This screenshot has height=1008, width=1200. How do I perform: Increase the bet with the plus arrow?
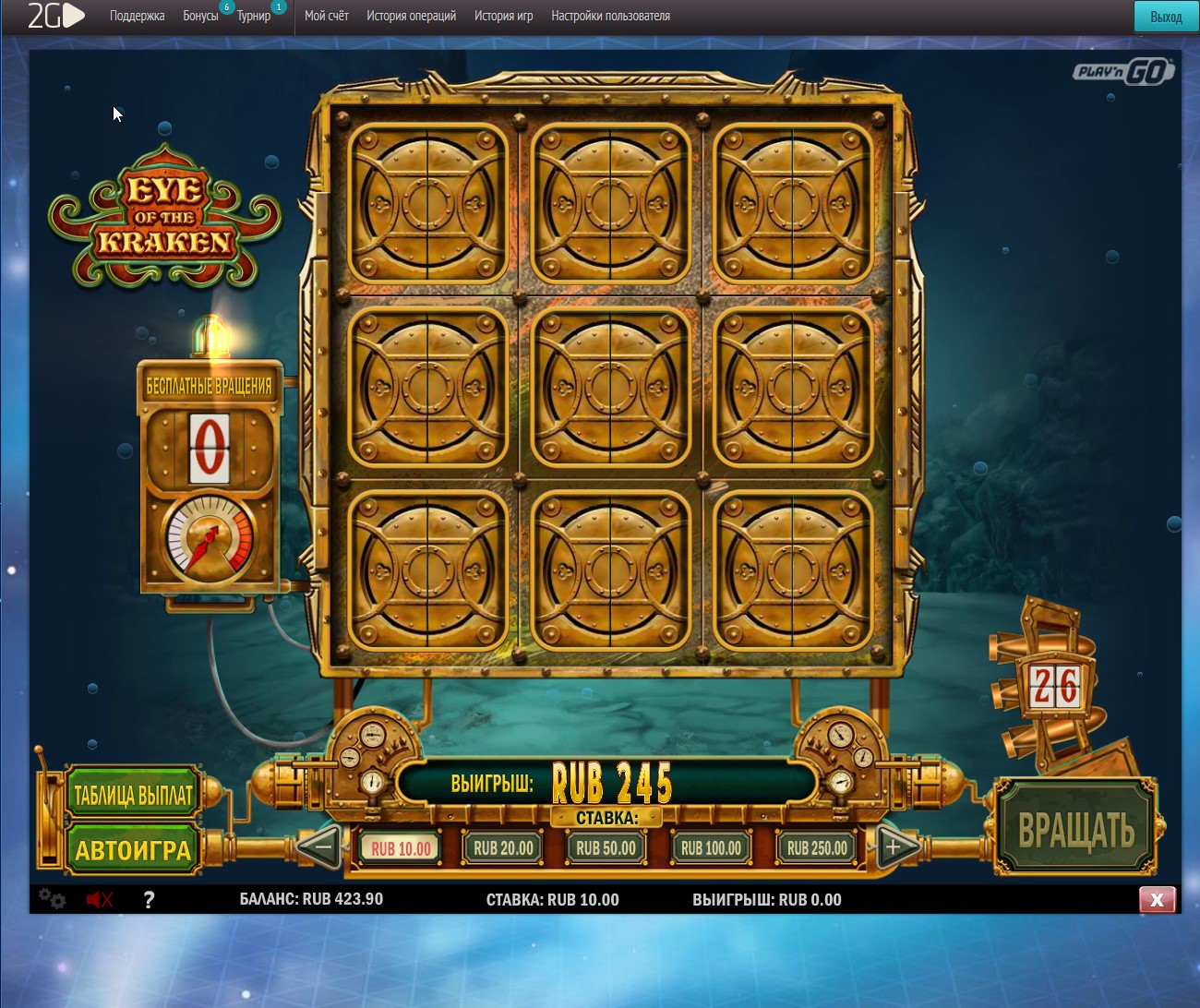pyautogui.click(x=894, y=846)
